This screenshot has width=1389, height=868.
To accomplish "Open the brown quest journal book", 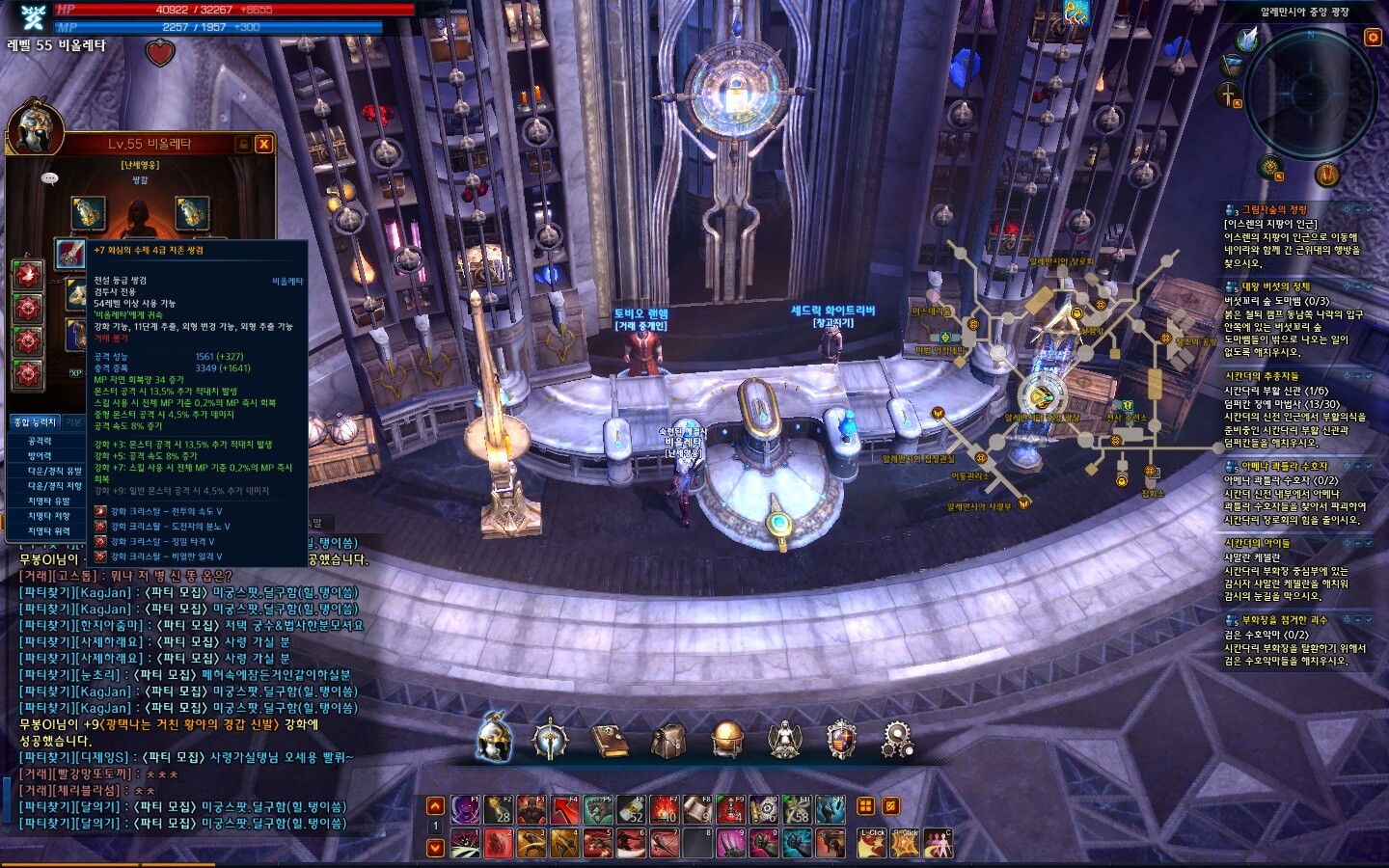I will (x=609, y=740).
